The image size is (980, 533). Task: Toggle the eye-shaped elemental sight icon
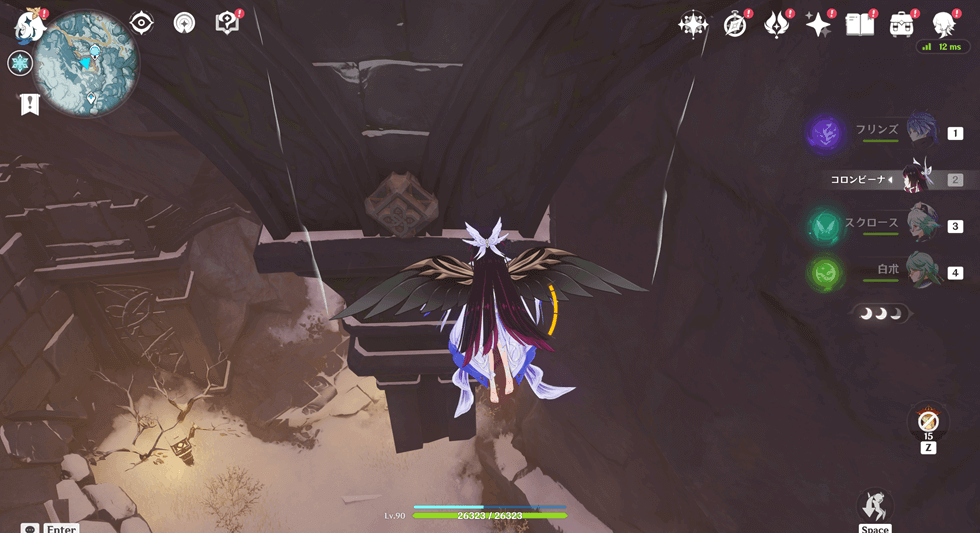pyautogui.click(x=142, y=23)
